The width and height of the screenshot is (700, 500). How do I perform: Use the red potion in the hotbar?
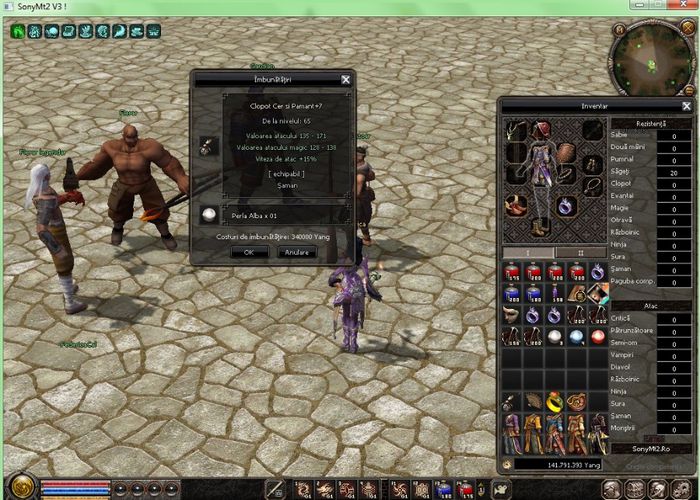(466, 489)
